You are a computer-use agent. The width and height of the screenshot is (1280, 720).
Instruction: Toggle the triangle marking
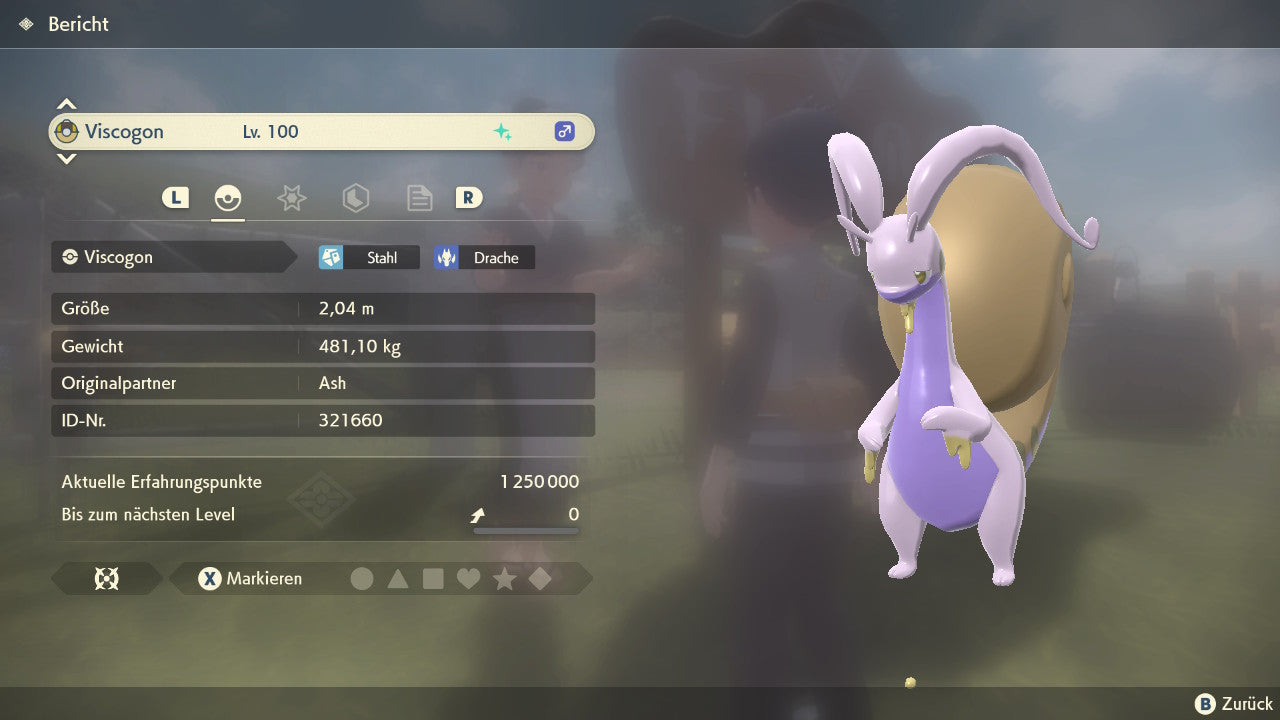pos(398,578)
